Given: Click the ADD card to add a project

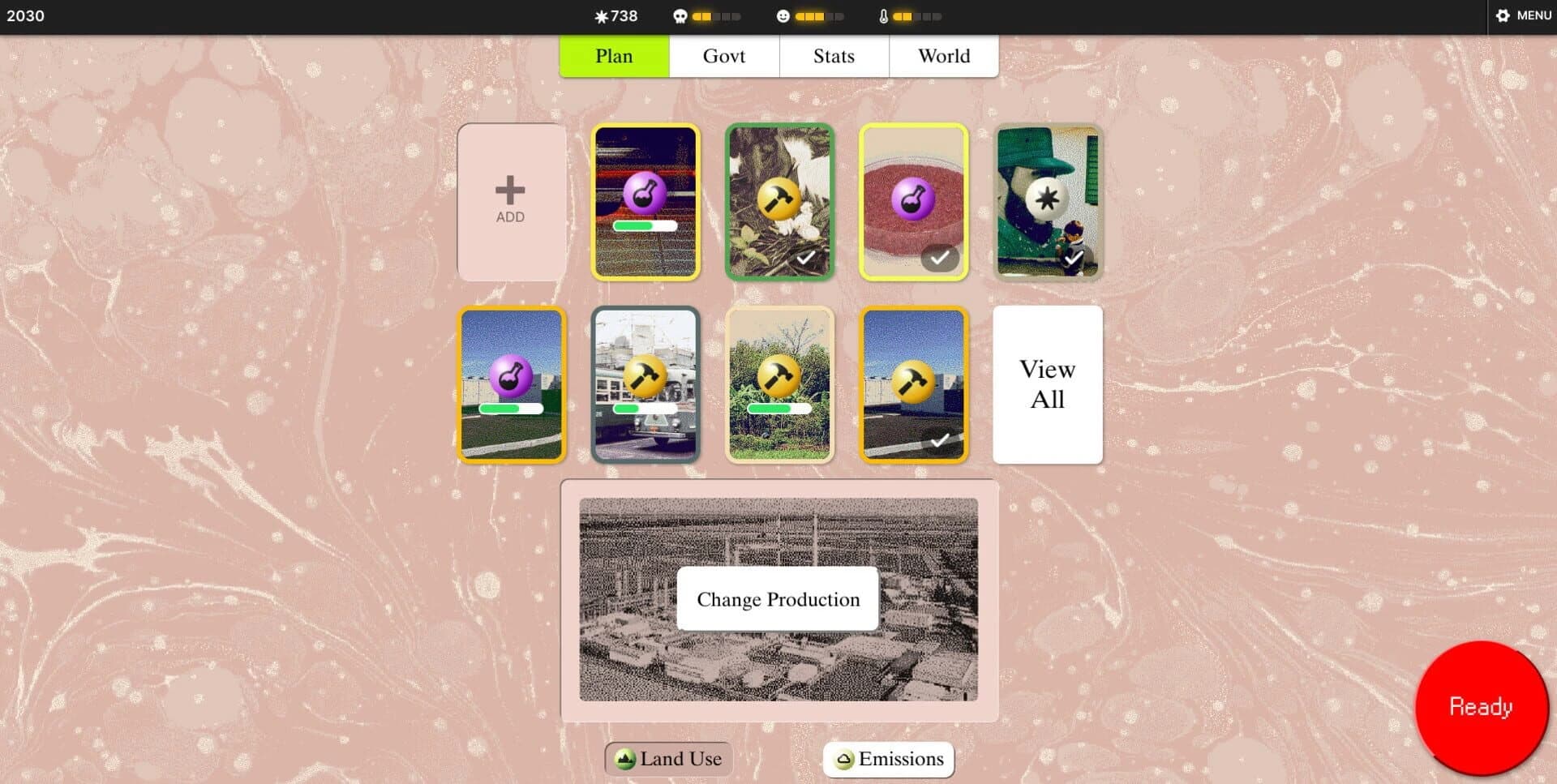Looking at the screenshot, I should (x=510, y=200).
